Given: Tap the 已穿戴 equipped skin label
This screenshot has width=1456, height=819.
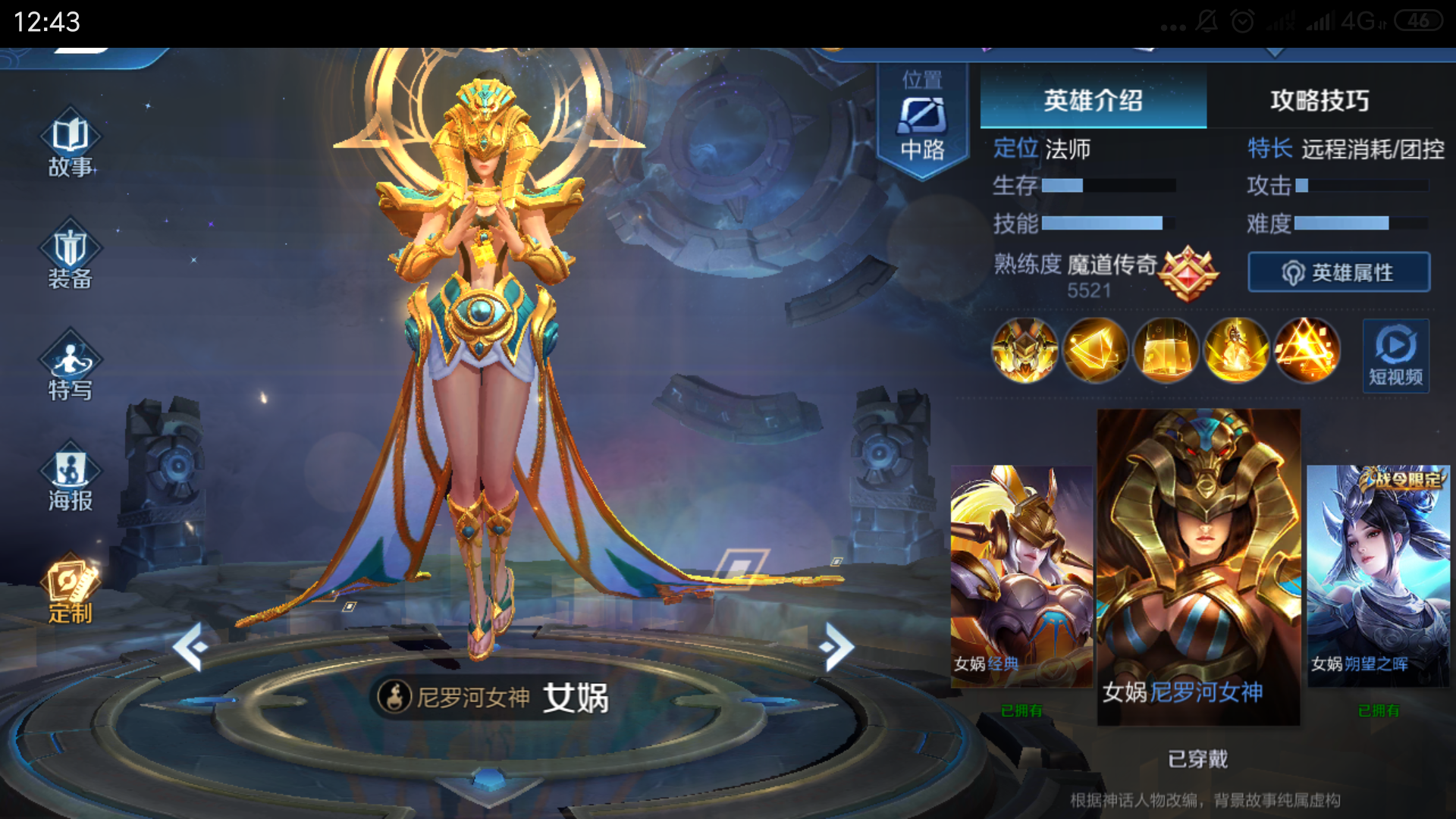Looking at the screenshot, I should [1200, 758].
